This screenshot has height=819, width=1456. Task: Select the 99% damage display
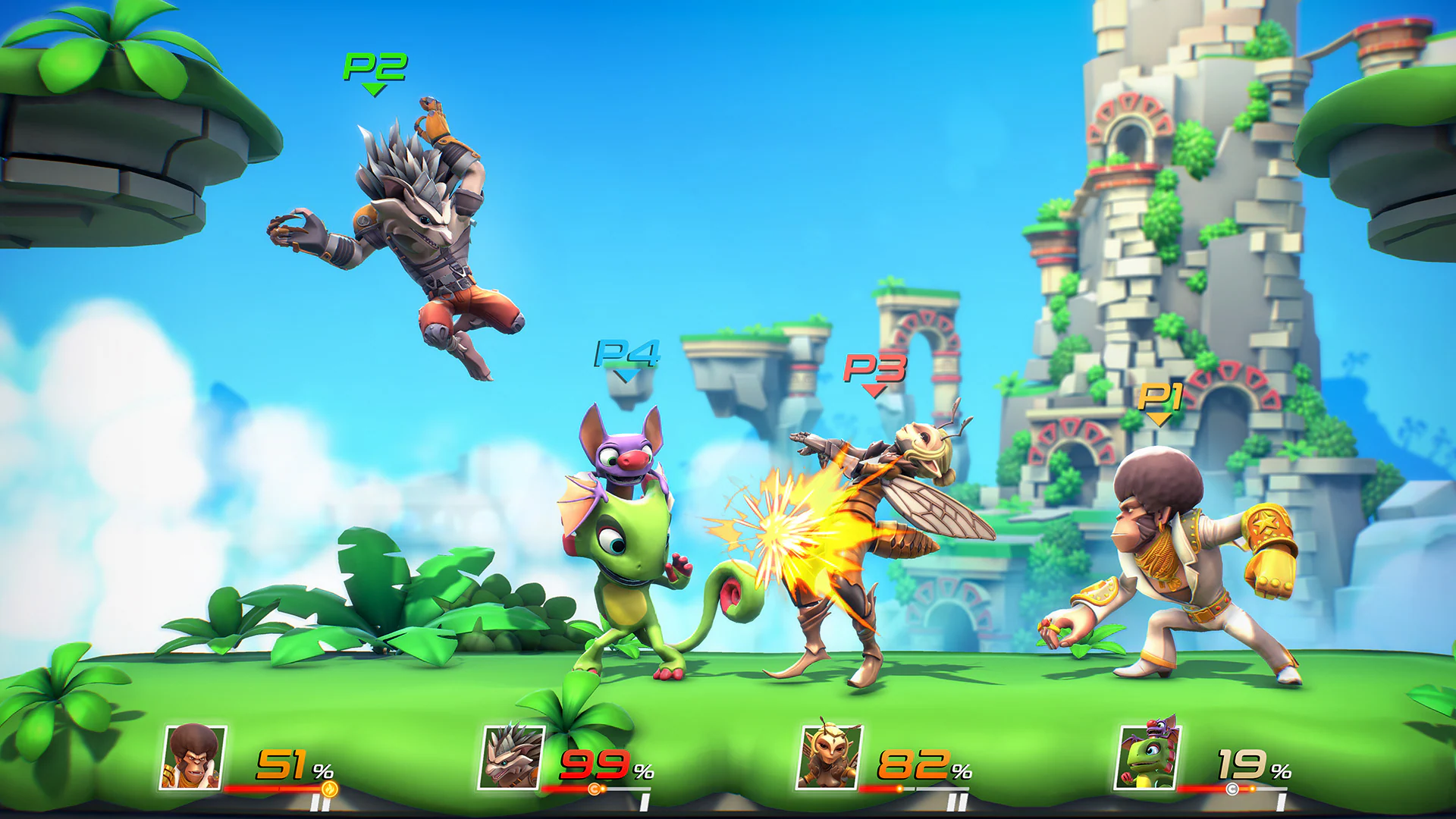click(598, 765)
